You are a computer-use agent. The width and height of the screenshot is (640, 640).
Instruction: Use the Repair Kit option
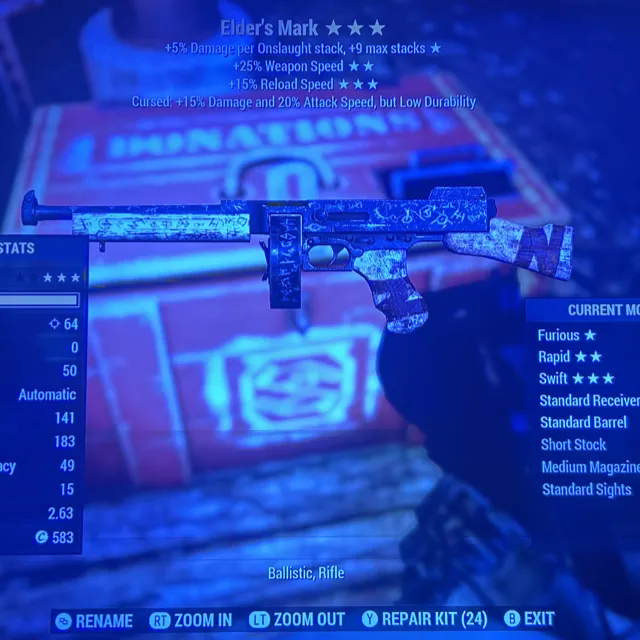pos(424,620)
